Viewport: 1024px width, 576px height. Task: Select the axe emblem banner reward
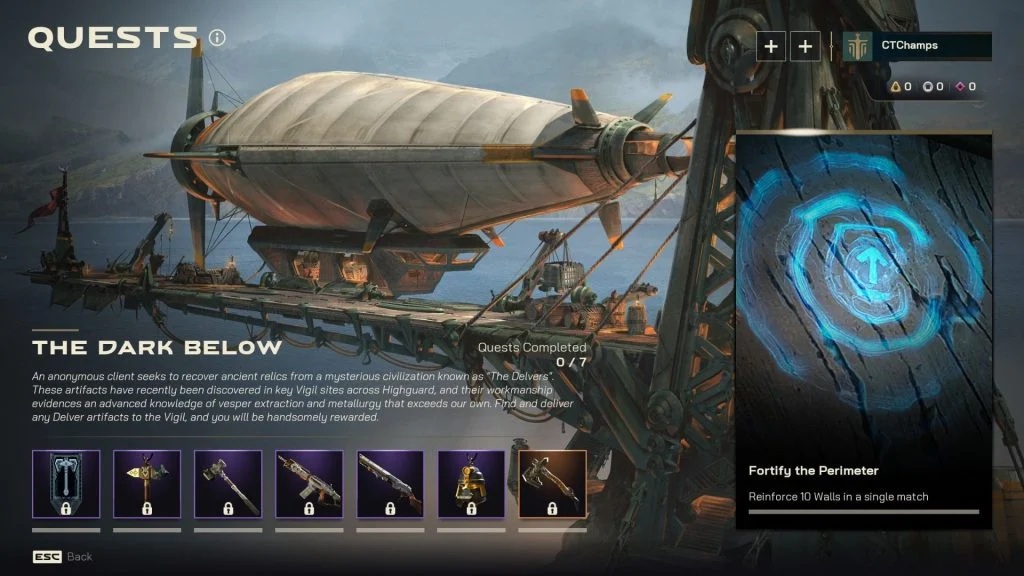point(66,484)
